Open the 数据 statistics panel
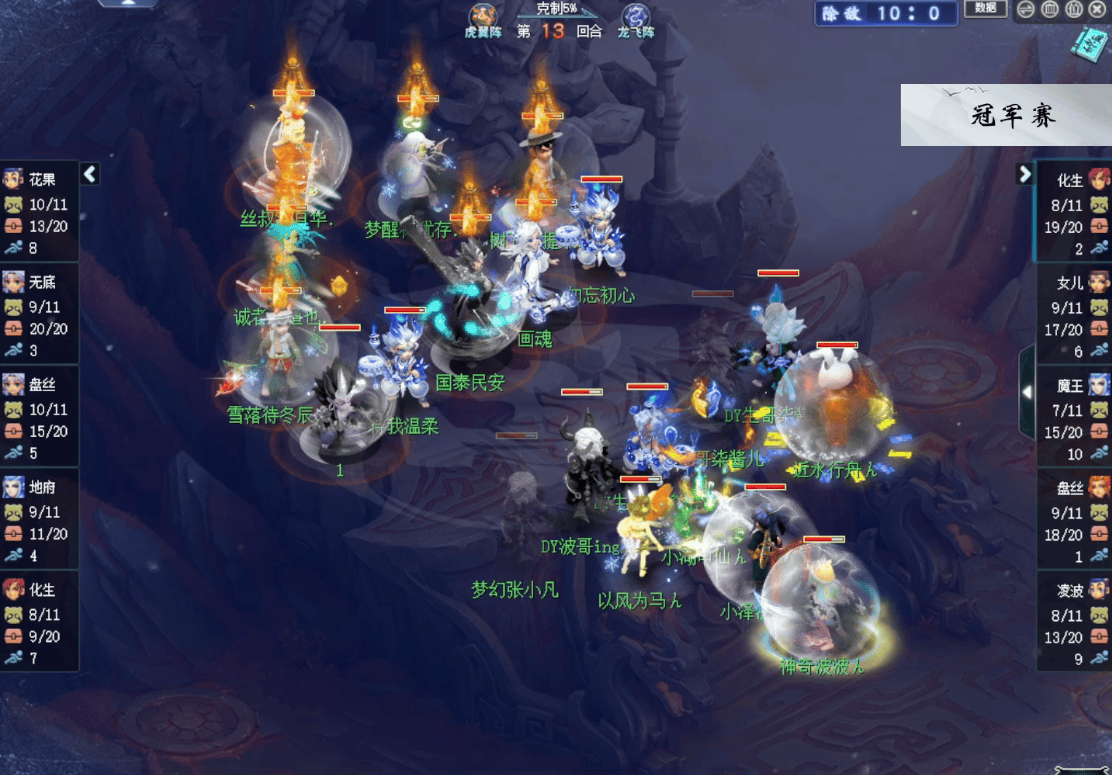Image resolution: width=1112 pixels, height=775 pixels. [984, 9]
